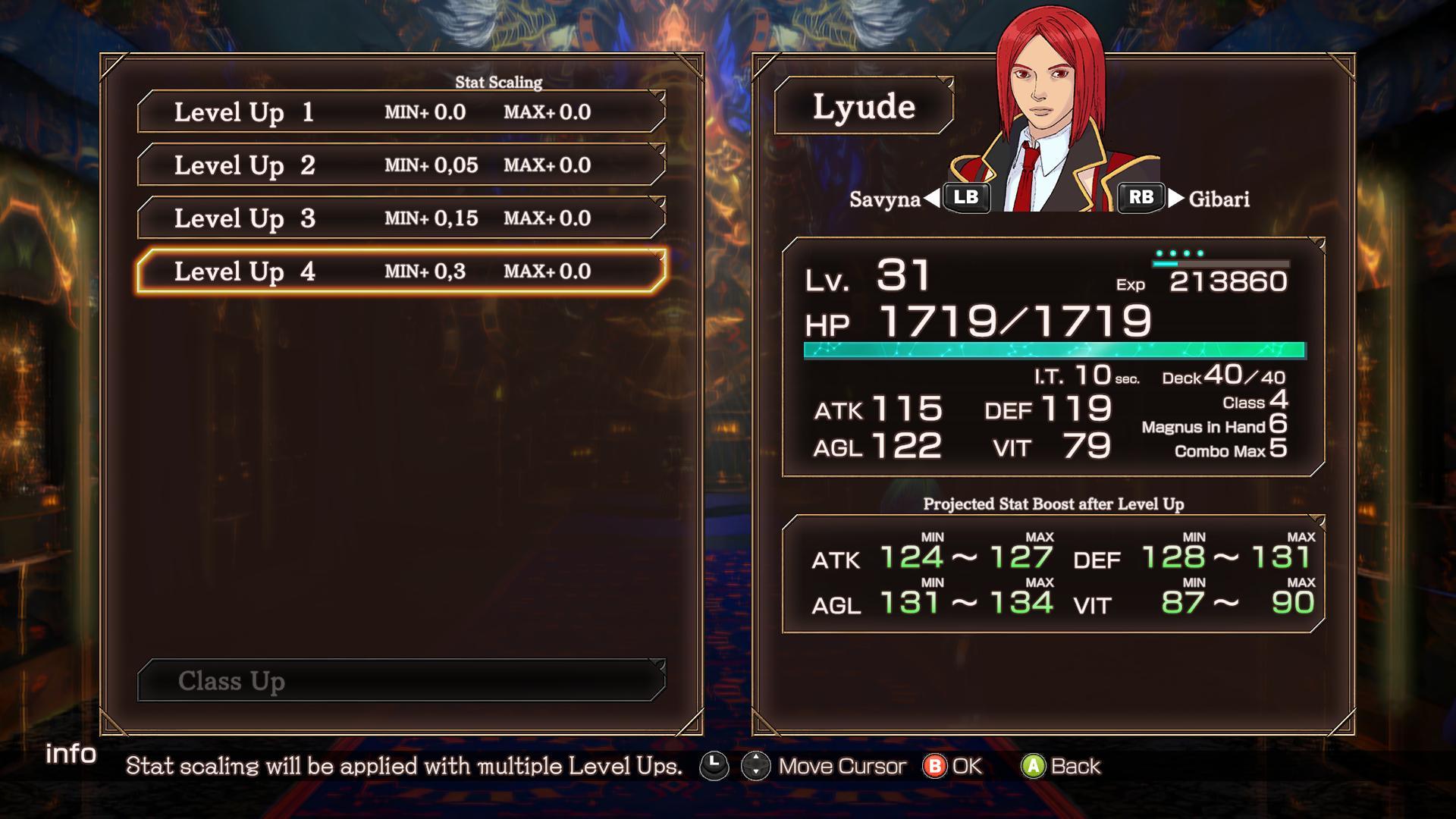Select the Lyude name plate
Image resolution: width=1456 pixels, height=819 pixels.
point(864,107)
